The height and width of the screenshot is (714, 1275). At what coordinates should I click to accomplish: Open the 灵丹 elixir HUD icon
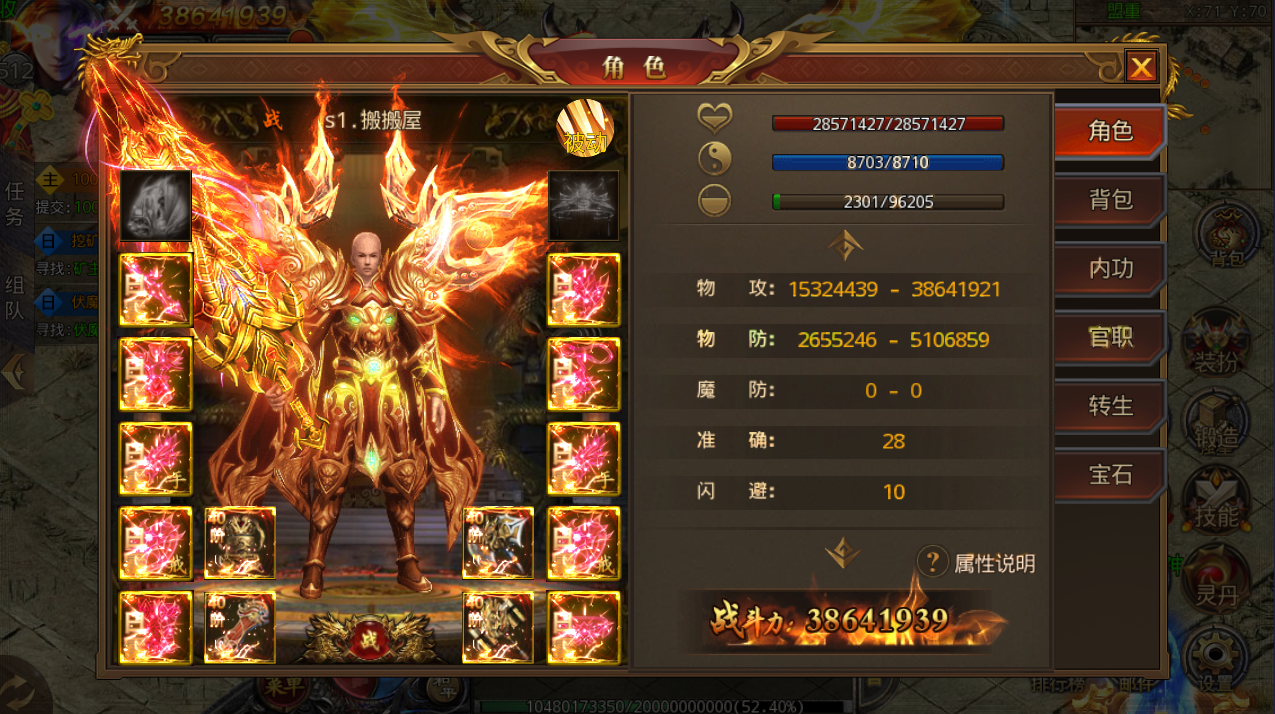1216,576
